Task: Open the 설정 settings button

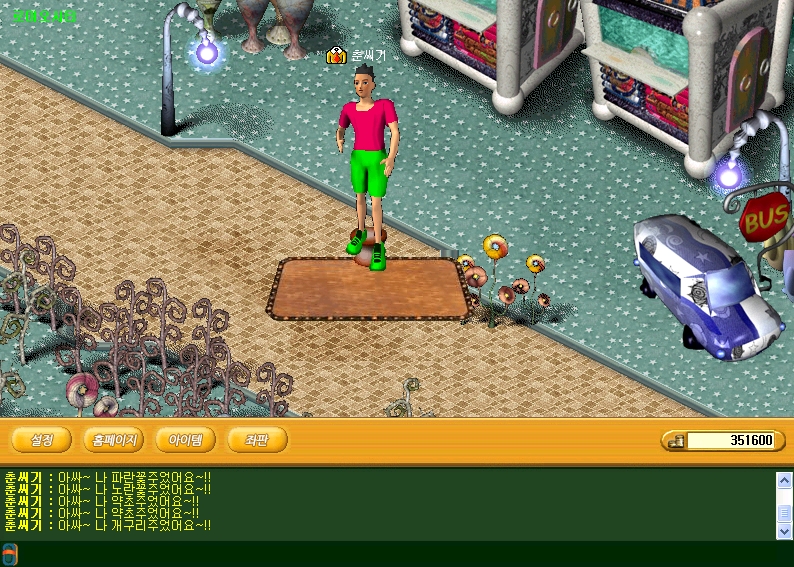Action: coord(41,440)
